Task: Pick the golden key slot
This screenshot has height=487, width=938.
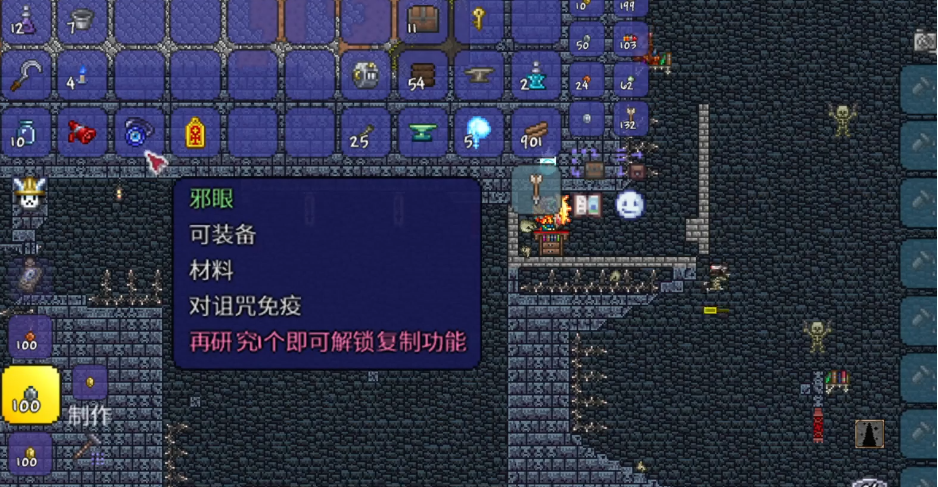Action: [x=480, y=19]
